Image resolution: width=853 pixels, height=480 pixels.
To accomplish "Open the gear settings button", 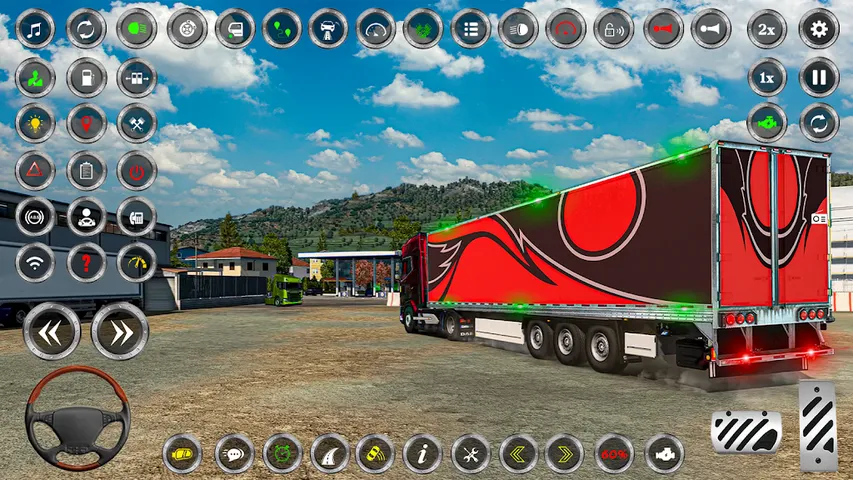I will pyautogui.click(x=819, y=28).
